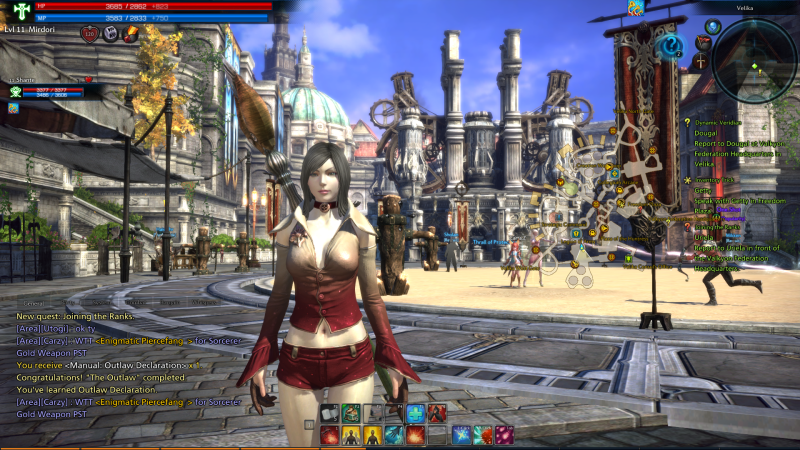
Task: Cast the blue reaching hand skill
Action: point(394,435)
